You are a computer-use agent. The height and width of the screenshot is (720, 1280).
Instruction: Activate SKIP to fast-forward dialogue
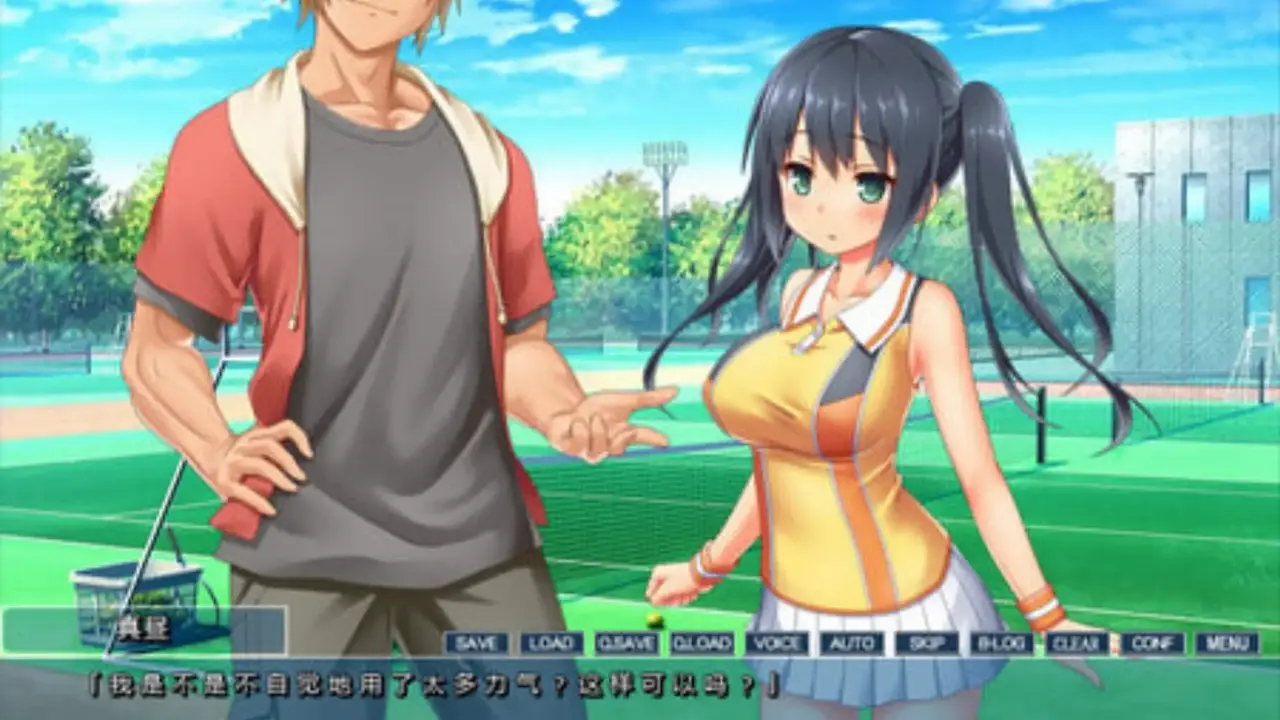tap(926, 643)
